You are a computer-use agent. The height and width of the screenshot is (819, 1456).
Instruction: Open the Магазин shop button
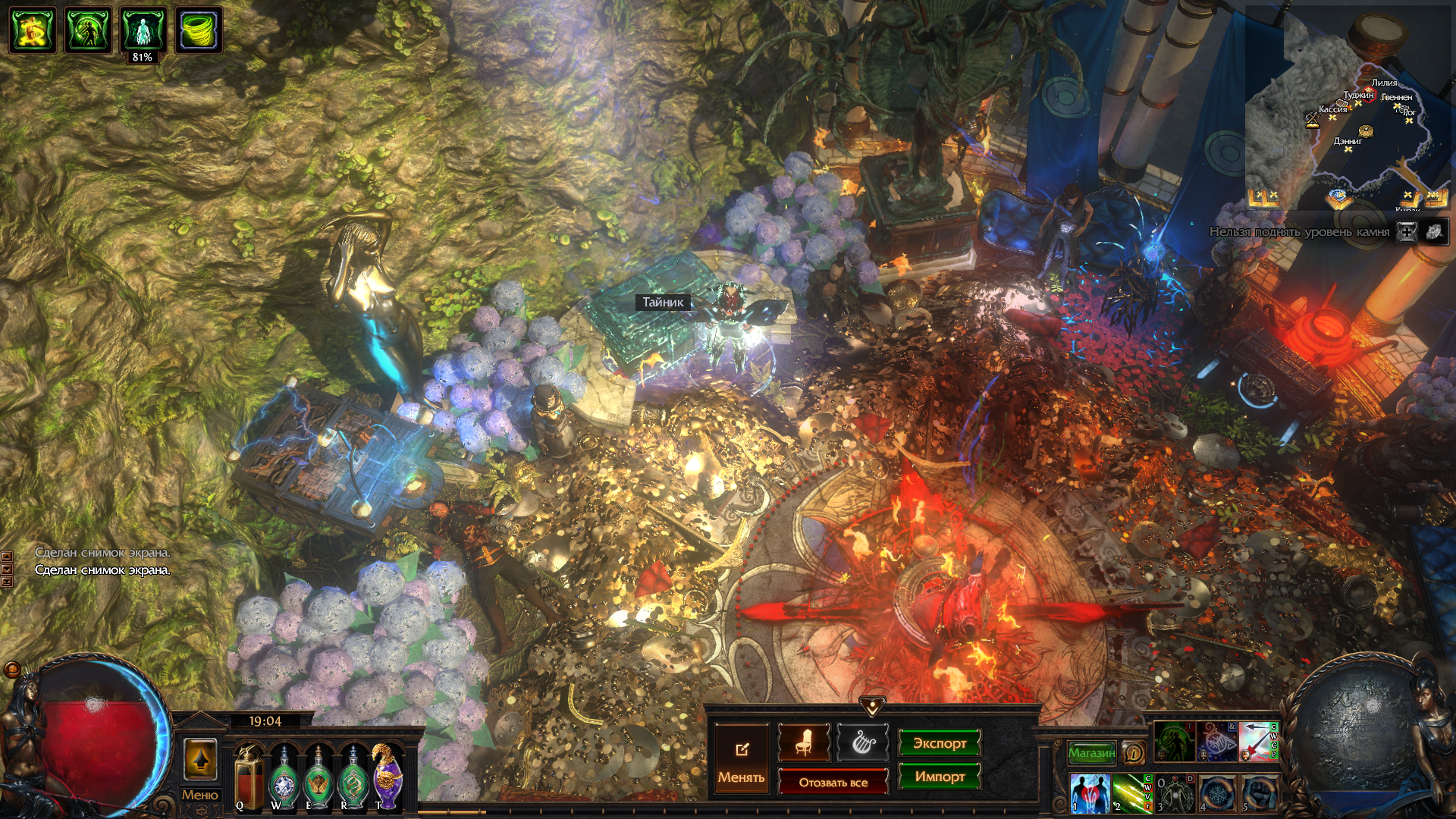click(1092, 752)
